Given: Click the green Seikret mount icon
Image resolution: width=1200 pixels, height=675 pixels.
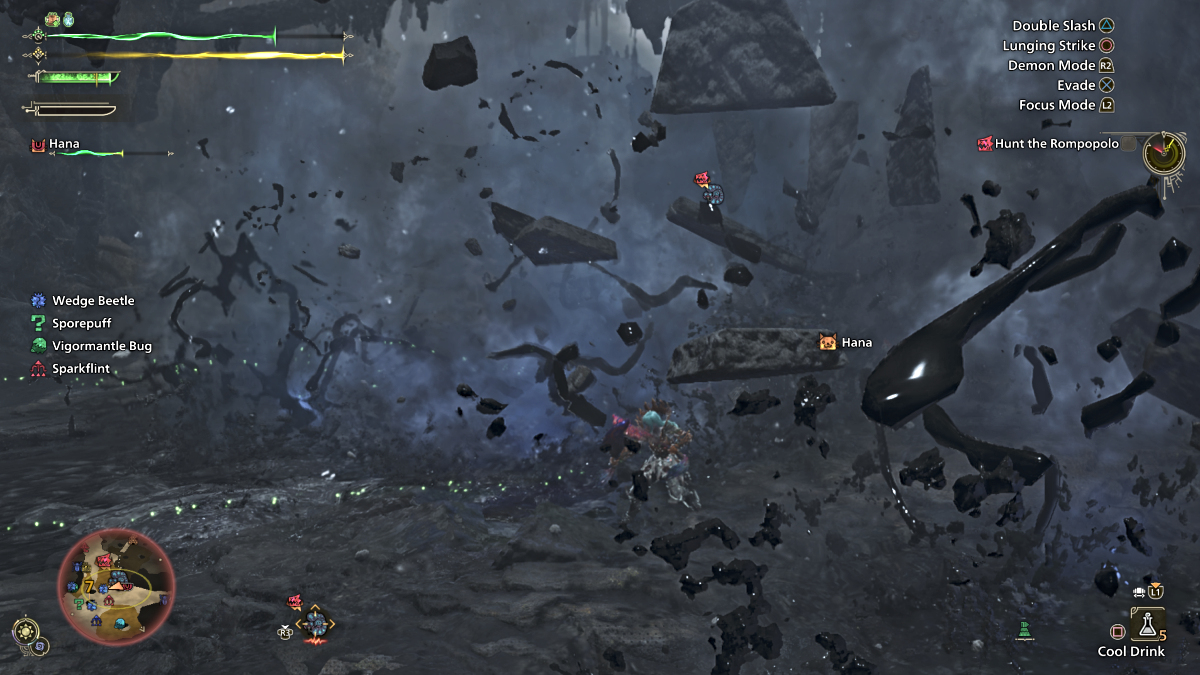Looking at the screenshot, I should (1024, 629).
